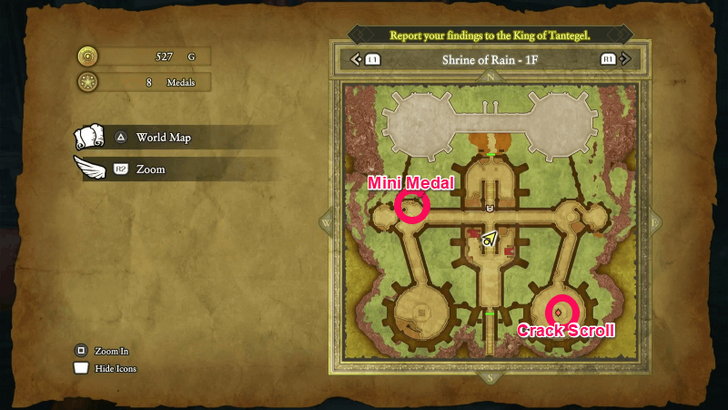728x410 pixels.
Task: Click the Mini Medal marker circle
Action: [412, 206]
